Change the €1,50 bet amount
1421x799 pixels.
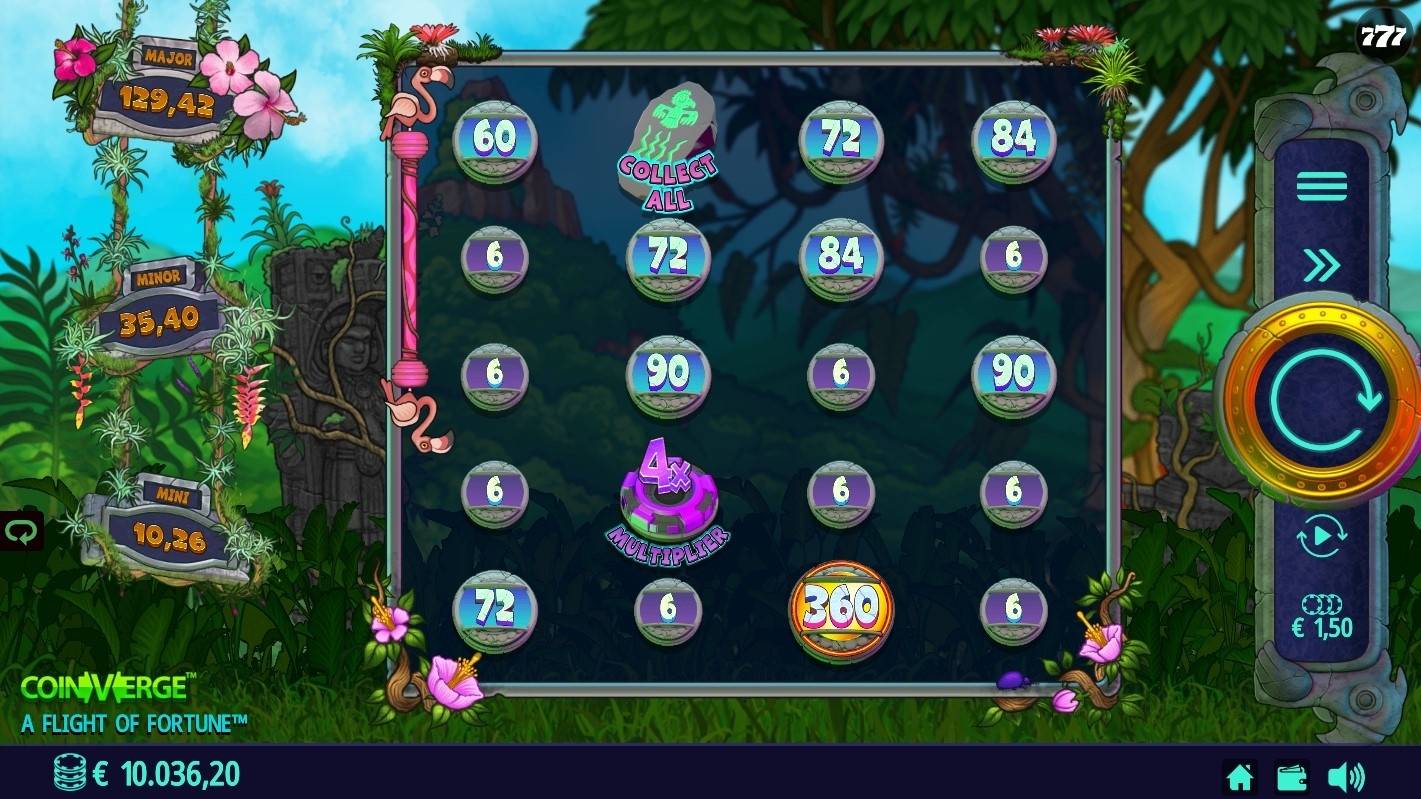click(1324, 617)
